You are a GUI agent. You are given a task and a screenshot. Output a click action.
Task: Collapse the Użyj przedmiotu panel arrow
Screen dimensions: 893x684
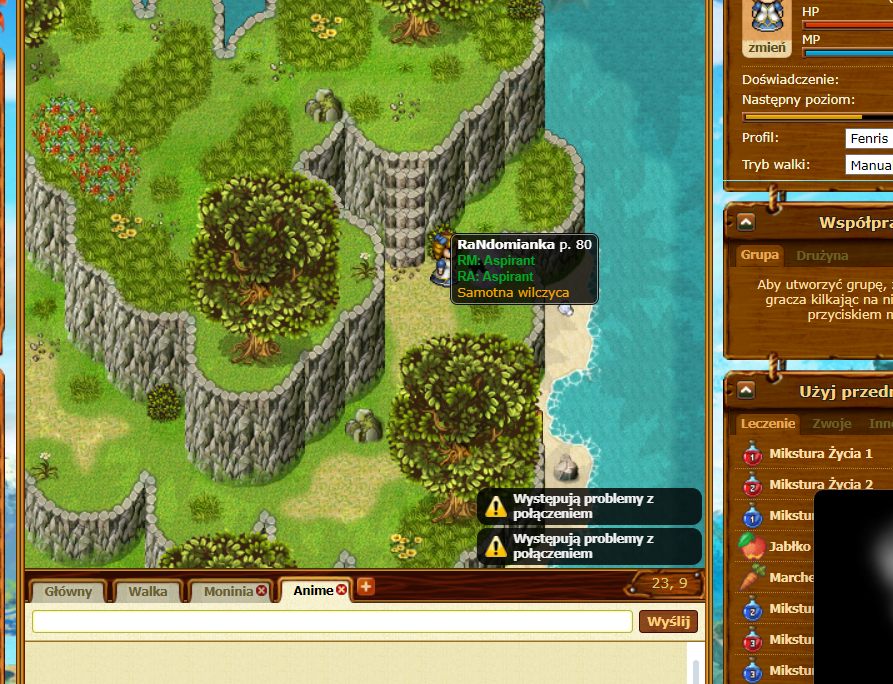[746, 390]
